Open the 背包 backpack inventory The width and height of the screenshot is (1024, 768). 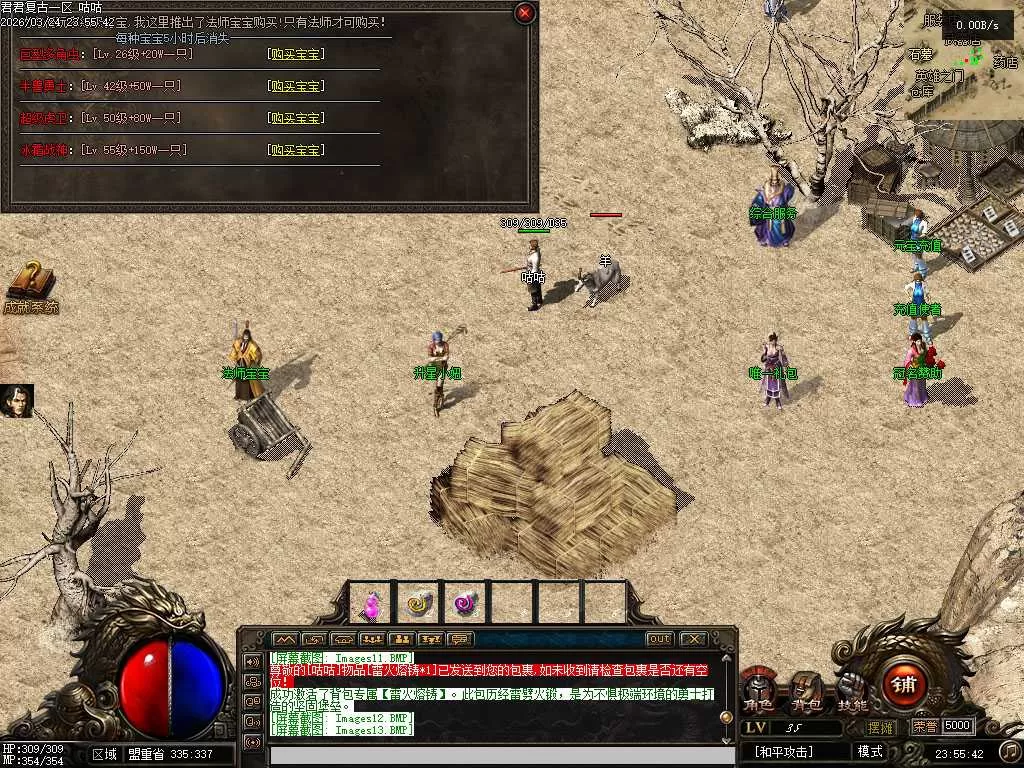click(805, 691)
